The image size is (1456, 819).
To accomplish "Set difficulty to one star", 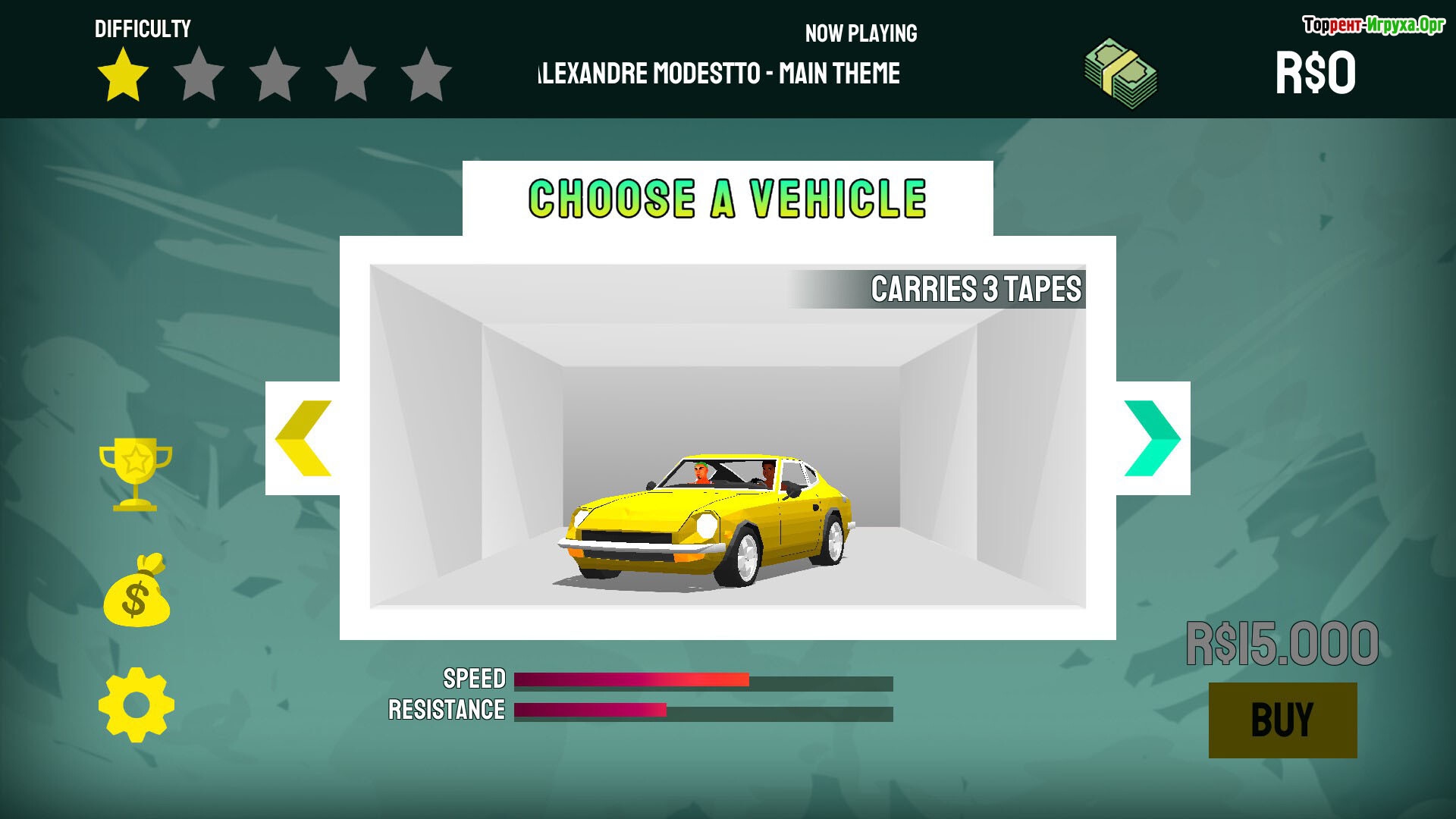I will click(x=123, y=74).
